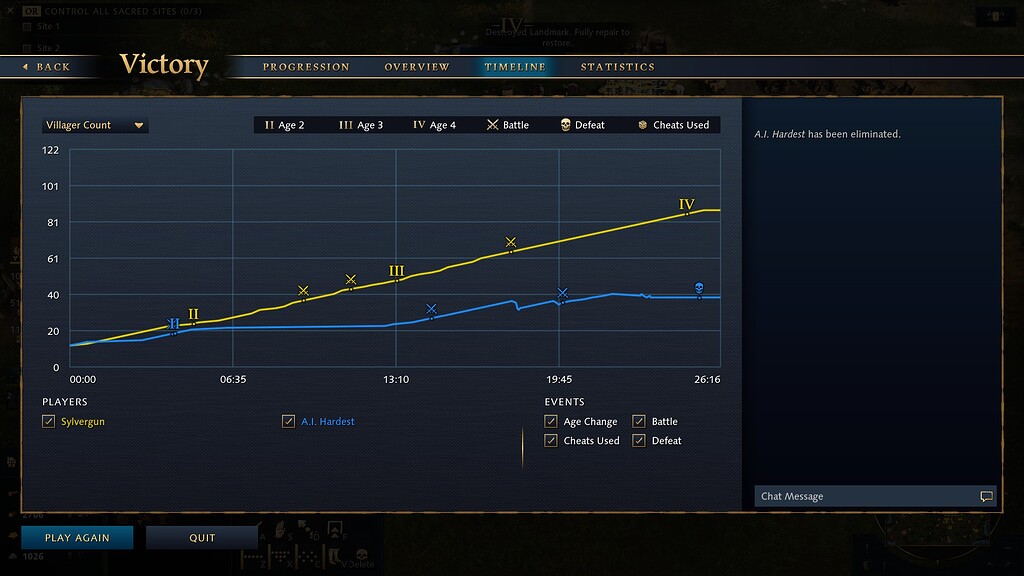
Task: Open the Overview tab
Action: [417, 67]
